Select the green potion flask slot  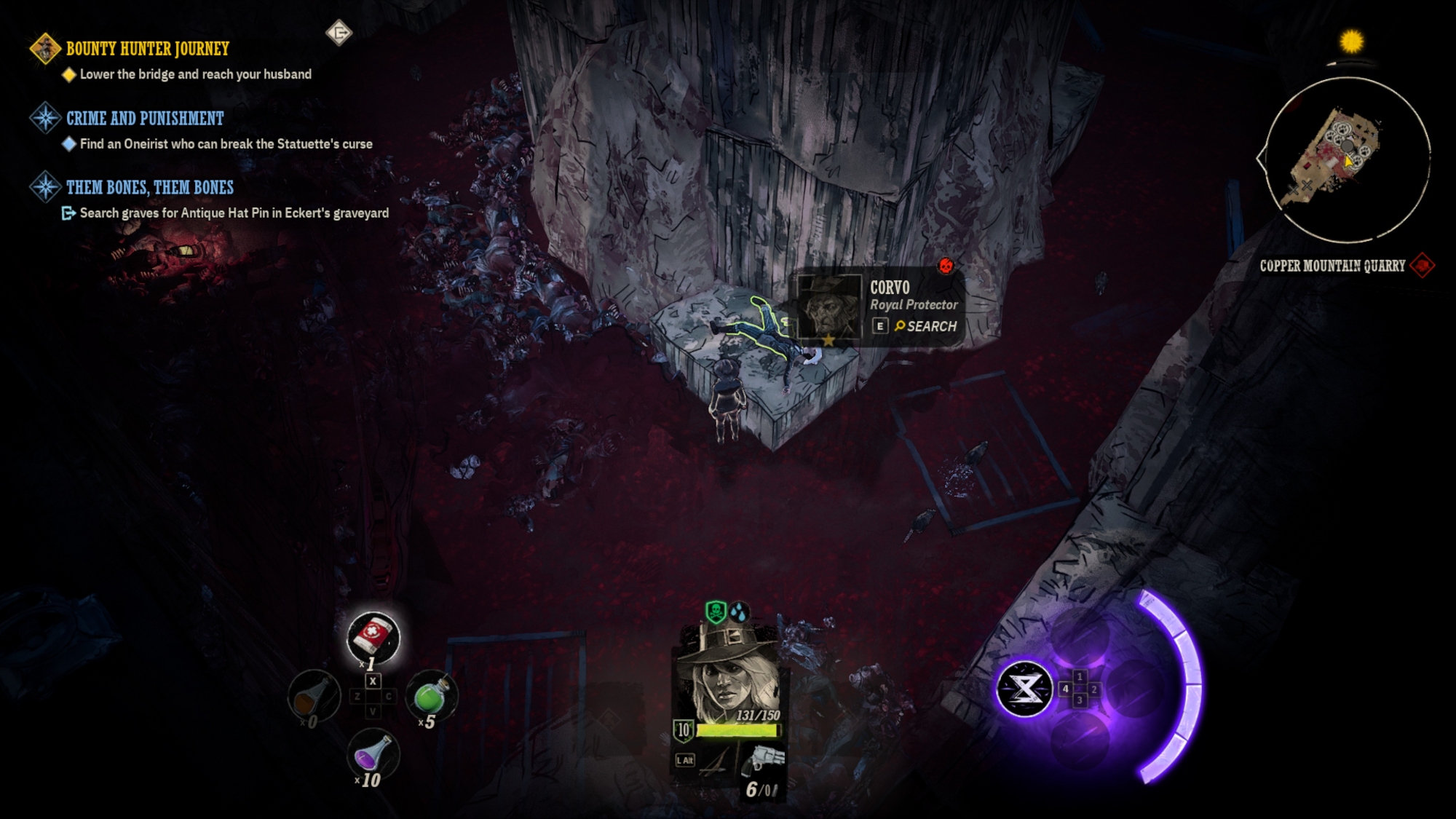pos(431,696)
